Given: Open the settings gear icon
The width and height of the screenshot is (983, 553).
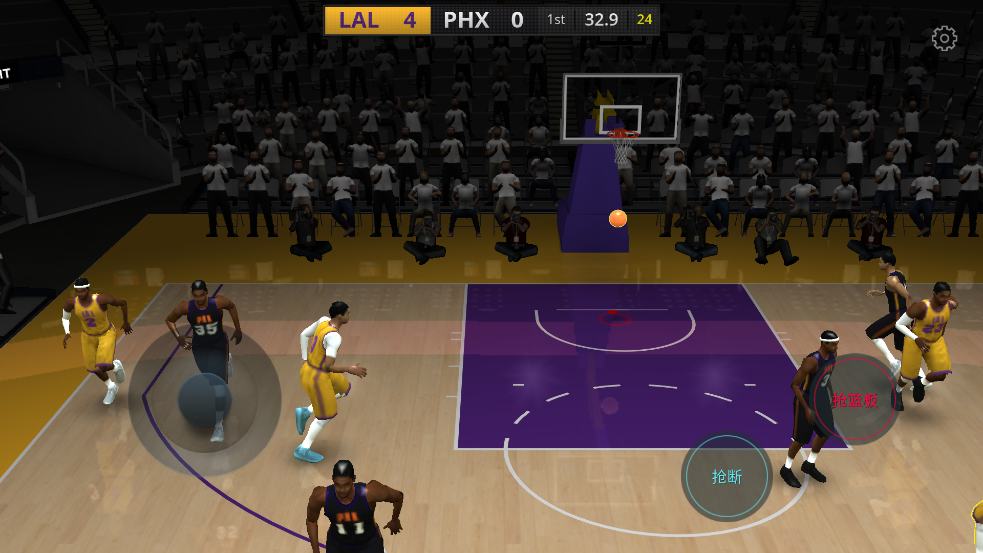Looking at the screenshot, I should 944,39.
